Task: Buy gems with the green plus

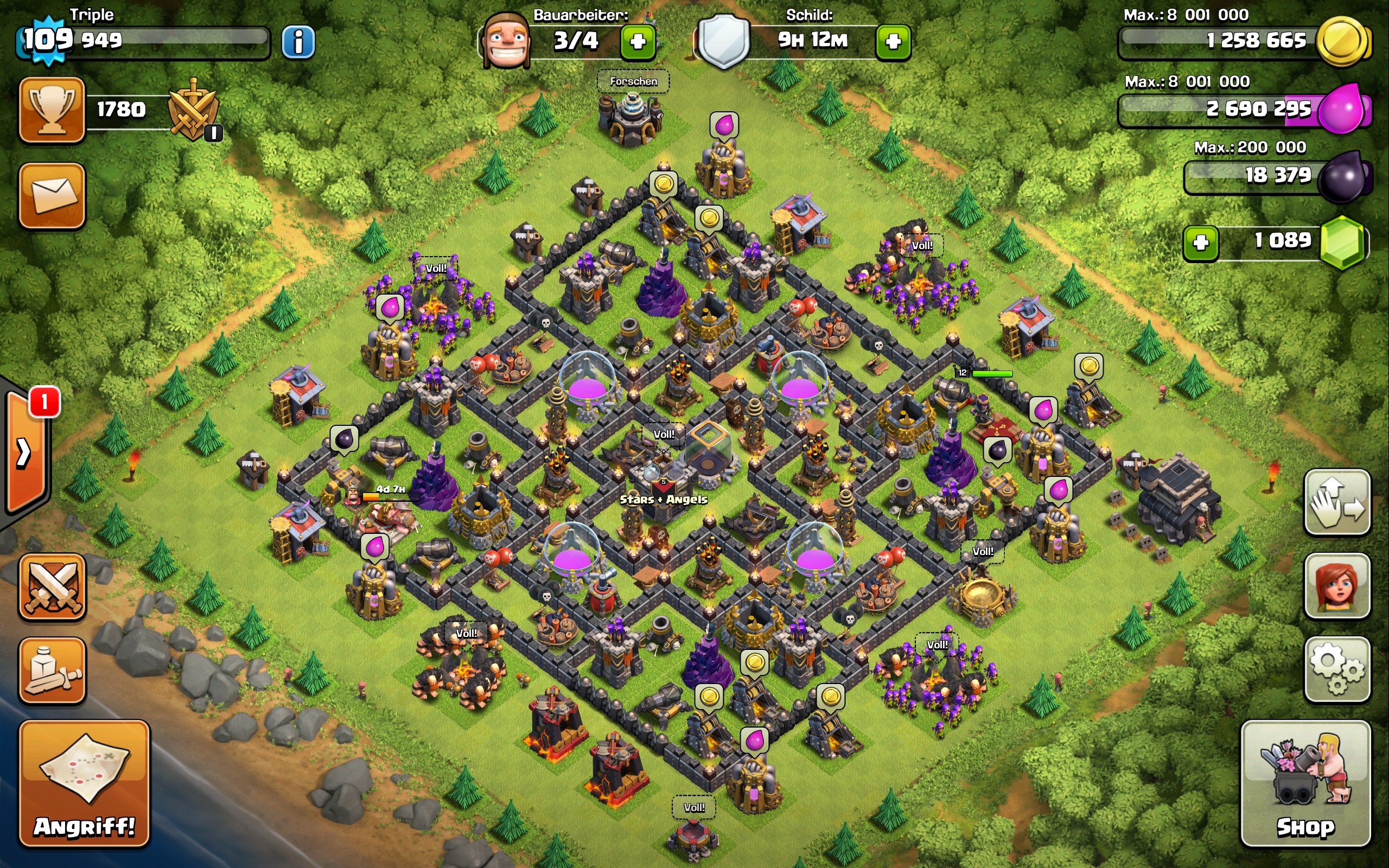Action: click(x=1201, y=243)
